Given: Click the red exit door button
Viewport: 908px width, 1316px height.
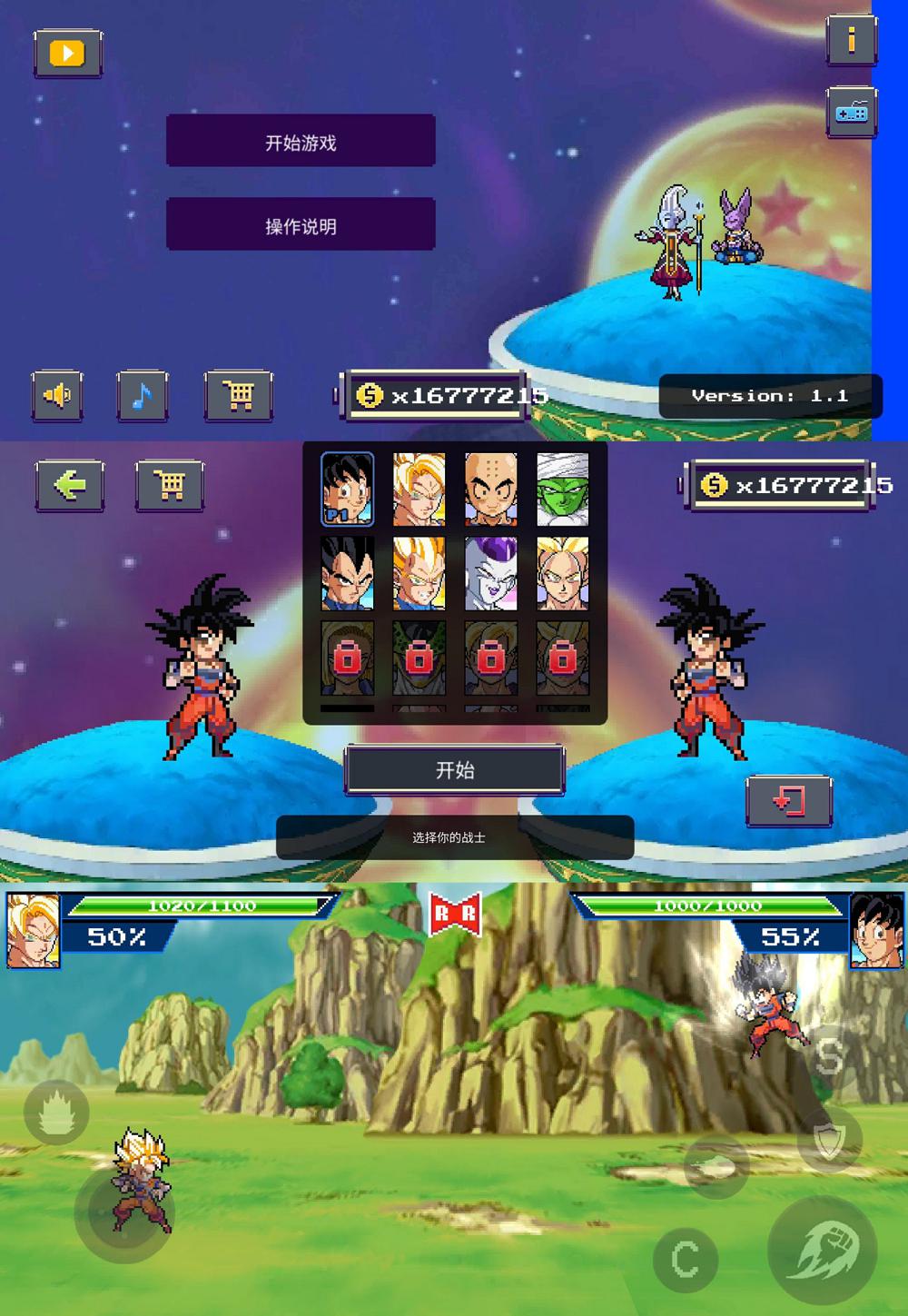Looking at the screenshot, I should pyautogui.click(x=788, y=800).
